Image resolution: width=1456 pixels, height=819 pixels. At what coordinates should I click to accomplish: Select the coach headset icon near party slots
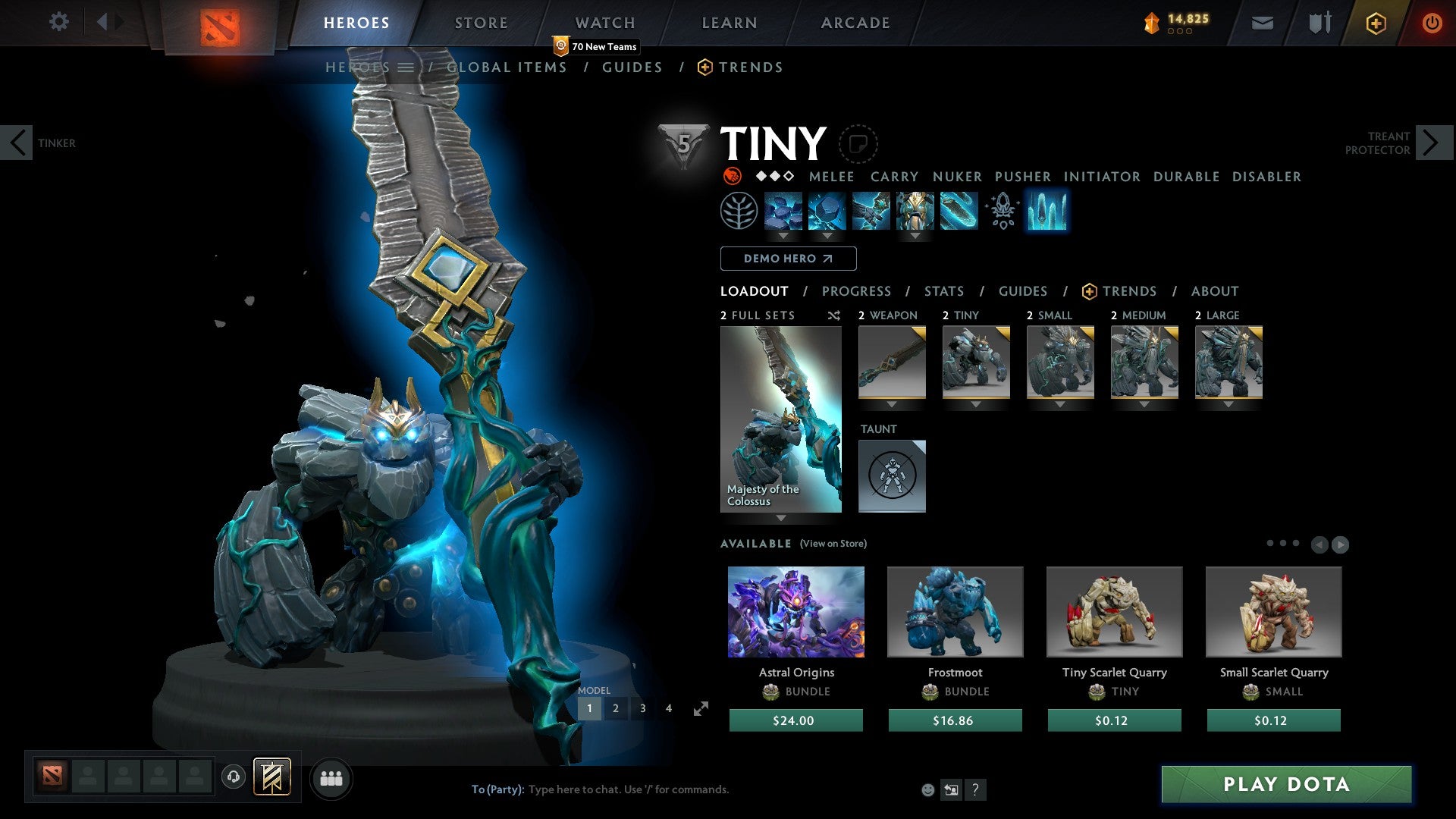coord(234,777)
